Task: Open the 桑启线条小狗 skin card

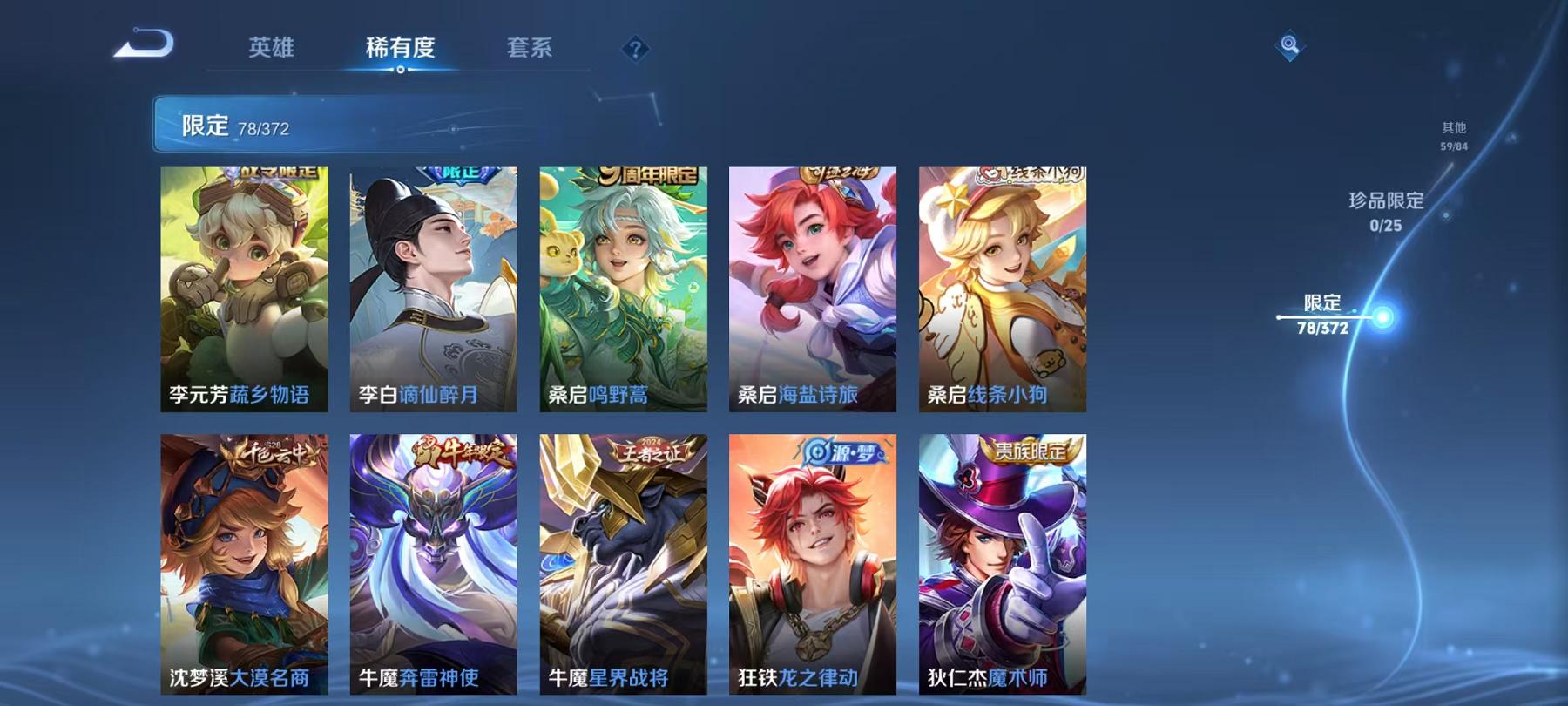Action: coord(1003,288)
